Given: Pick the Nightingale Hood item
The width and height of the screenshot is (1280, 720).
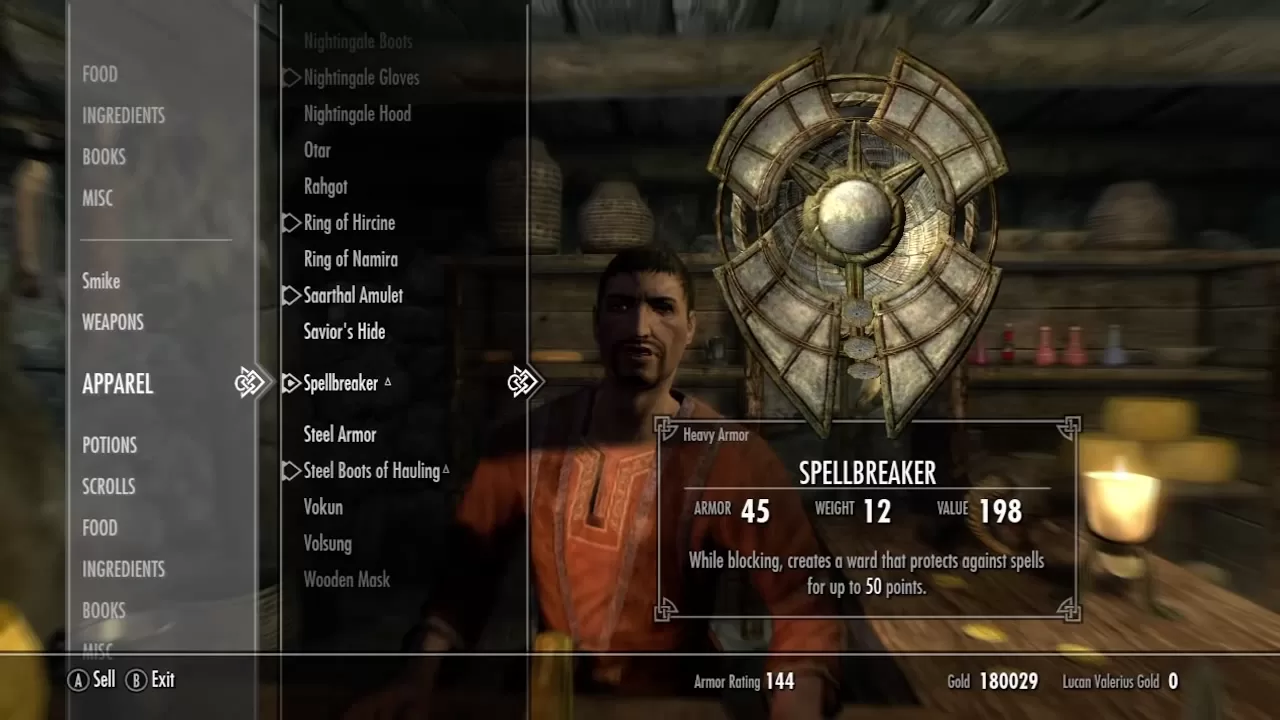Looking at the screenshot, I should (357, 114).
